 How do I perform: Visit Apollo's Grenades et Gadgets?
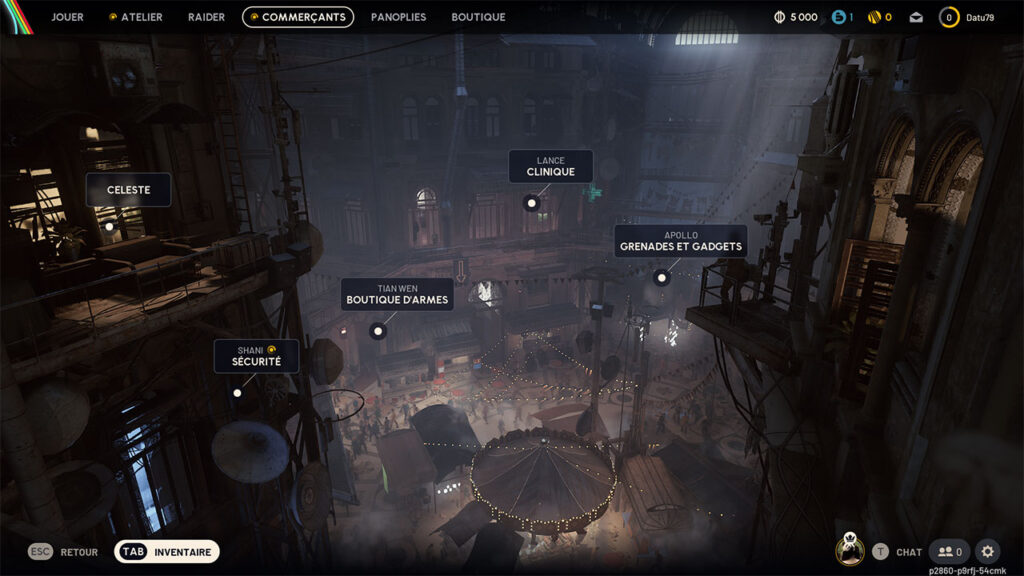tap(680, 241)
